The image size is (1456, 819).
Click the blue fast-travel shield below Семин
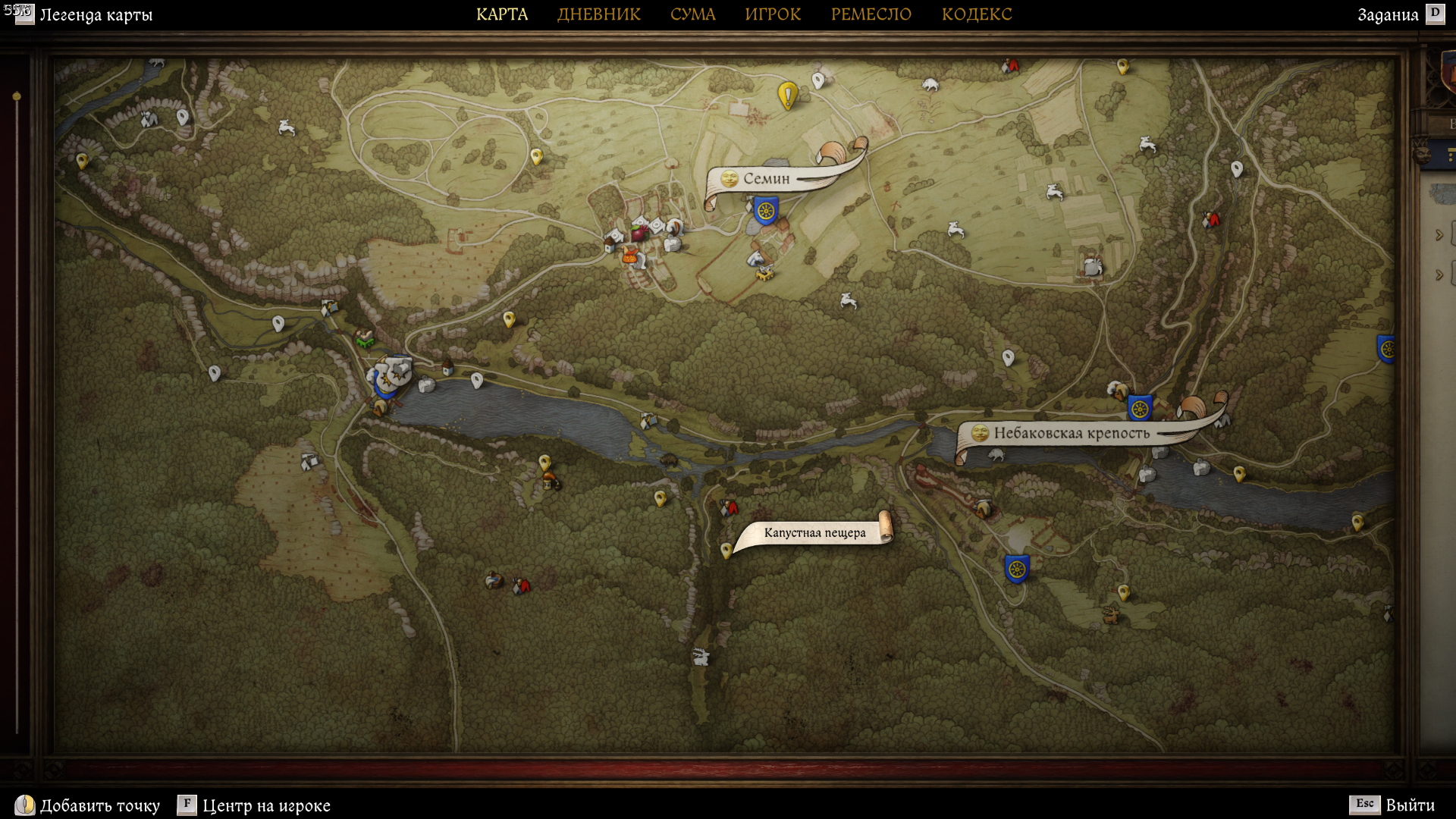[766, 210]
